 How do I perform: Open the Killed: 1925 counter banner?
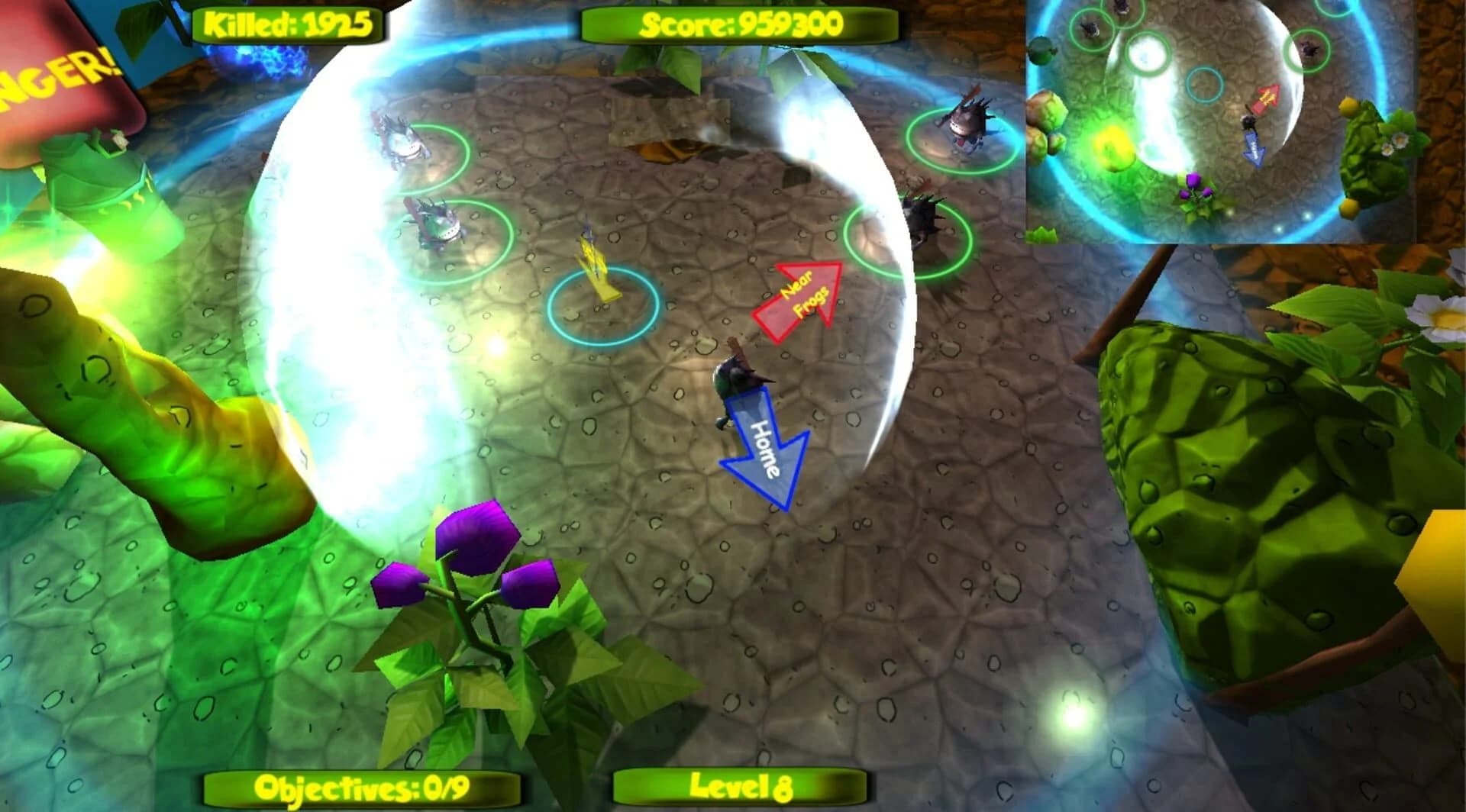[x=287, y=23]
